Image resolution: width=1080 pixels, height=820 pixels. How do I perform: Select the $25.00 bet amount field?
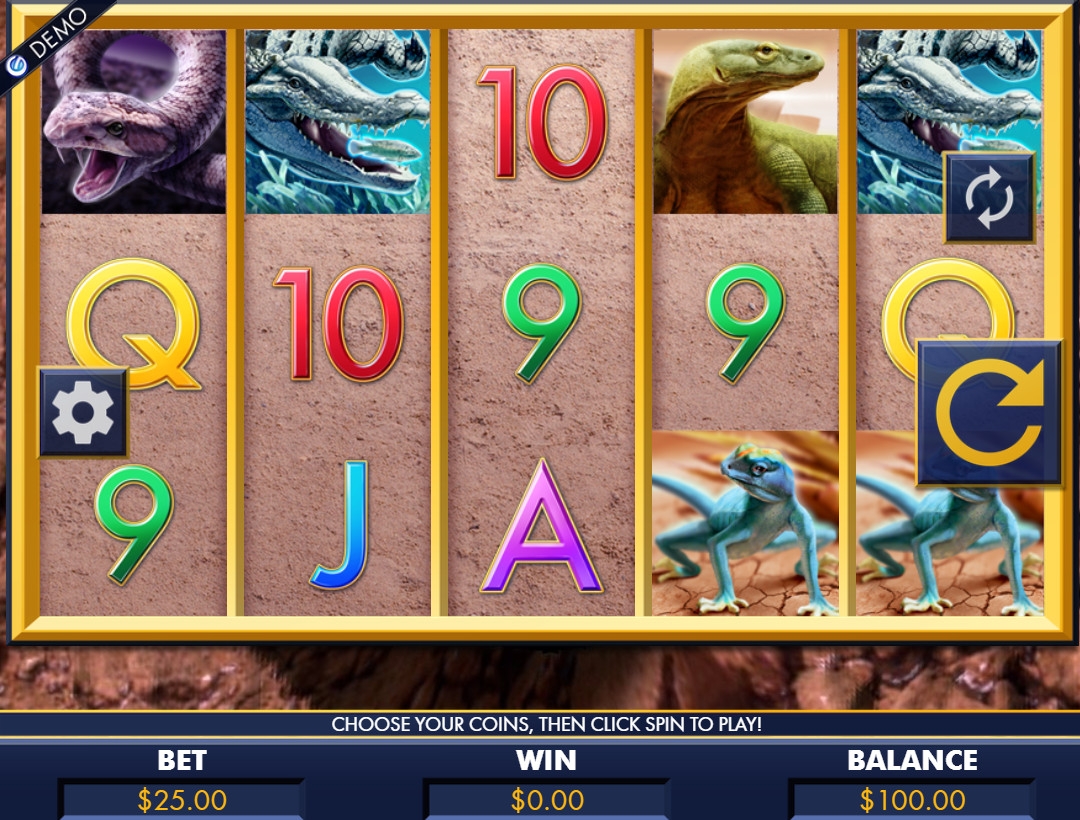pyautogui.click(x=182, y=800)
